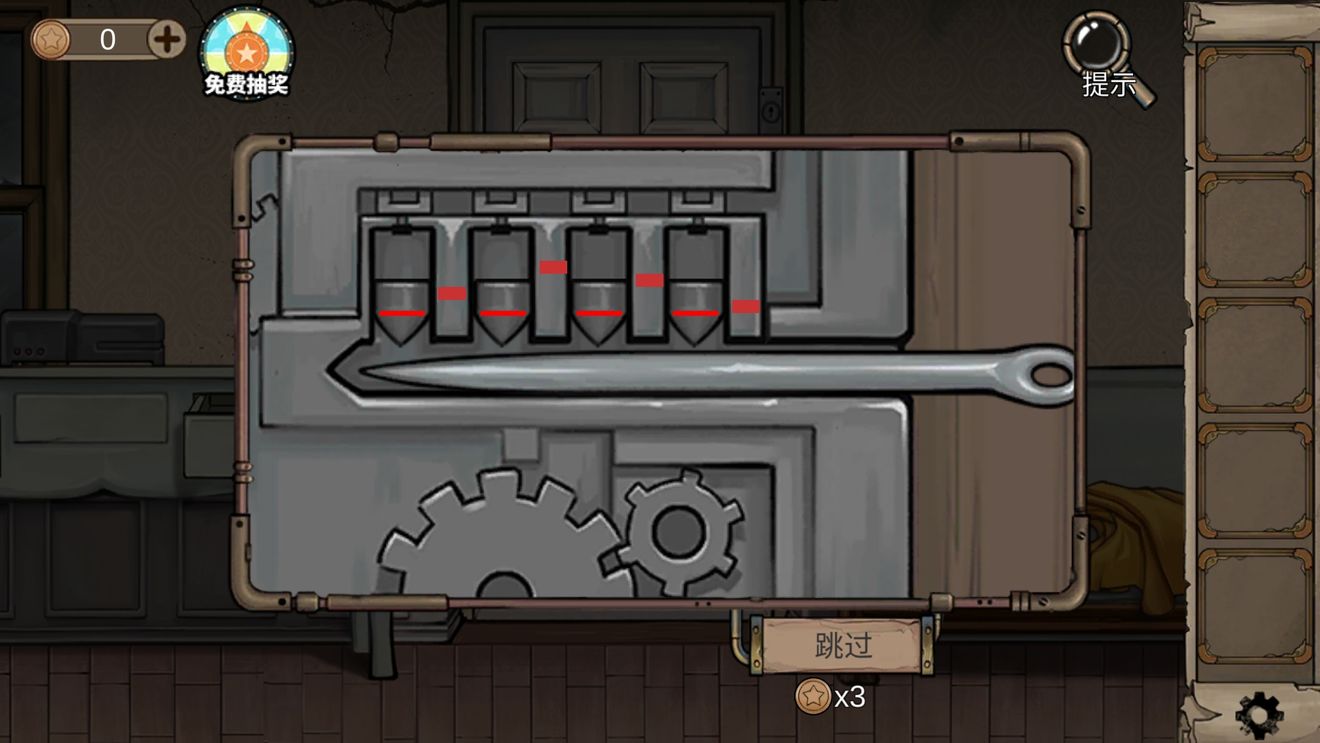Show a hint with 提示 magnifier
This screenshot has height=743, width=1320.
[1107, 56]
